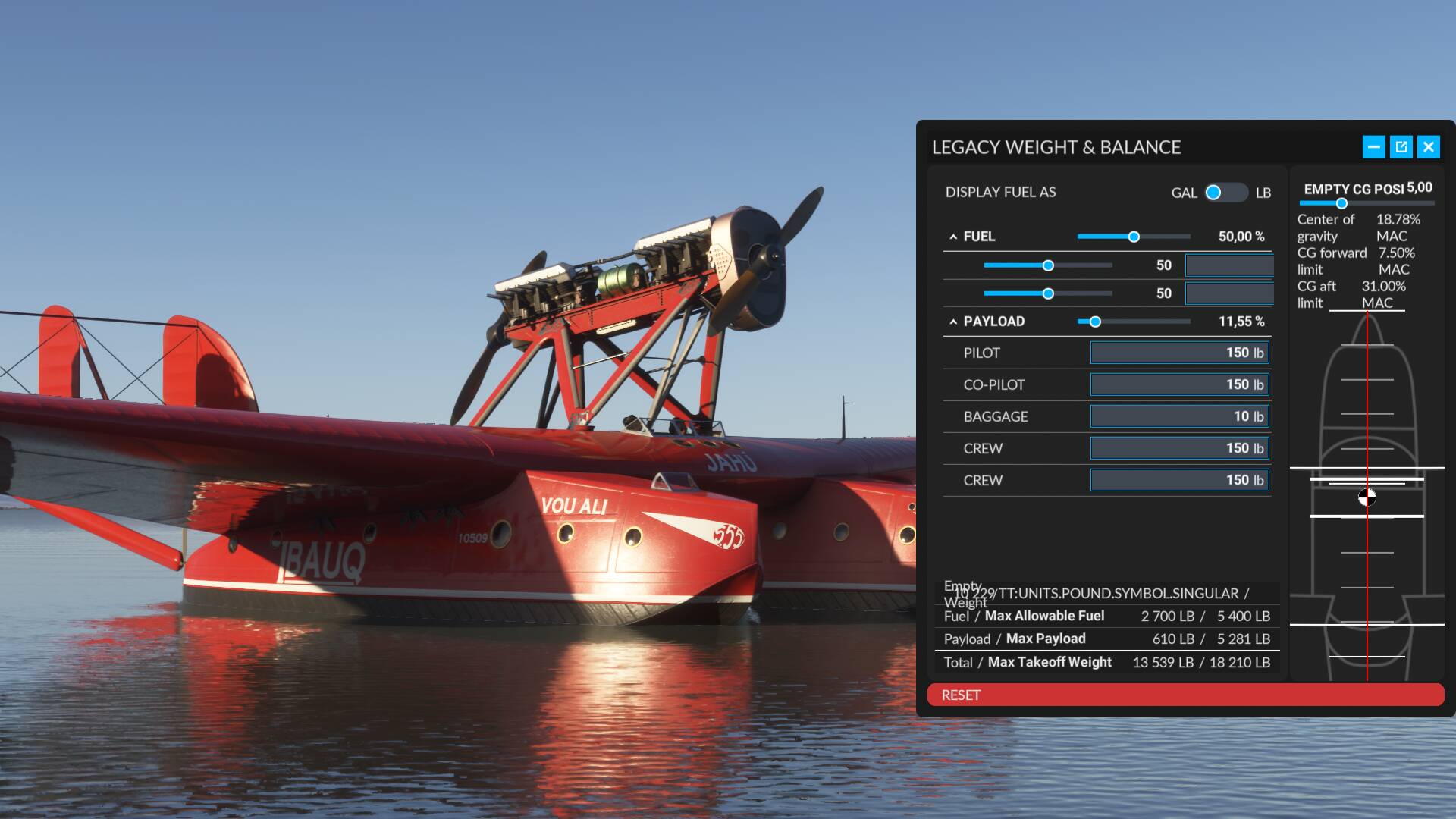The width and height of the screenshot is (1456, 819).
Task: Edit the BAGGAGE weight field
Action: click(1179, 416)
